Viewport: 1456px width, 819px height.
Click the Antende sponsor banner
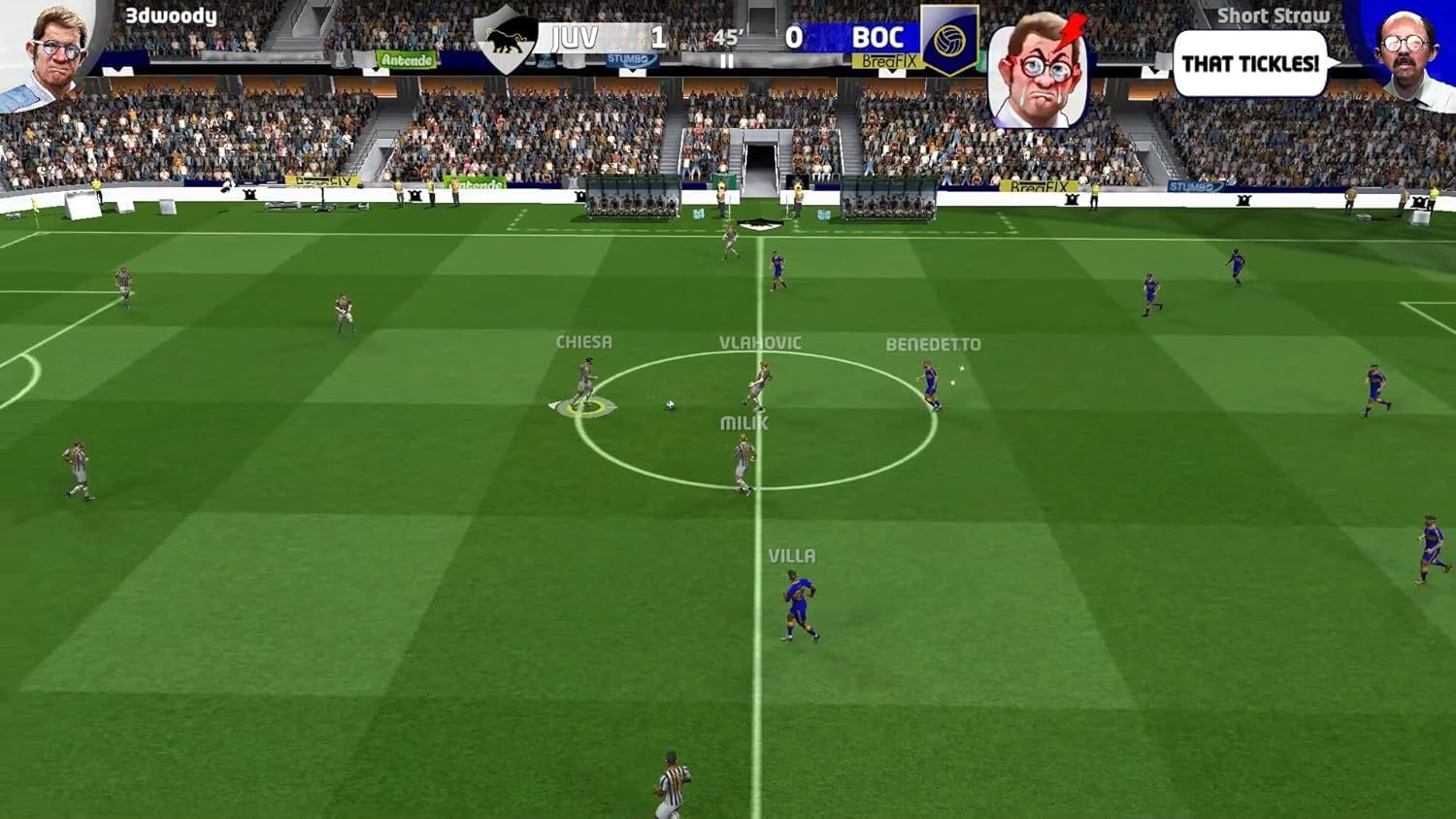tap(408, 60)
